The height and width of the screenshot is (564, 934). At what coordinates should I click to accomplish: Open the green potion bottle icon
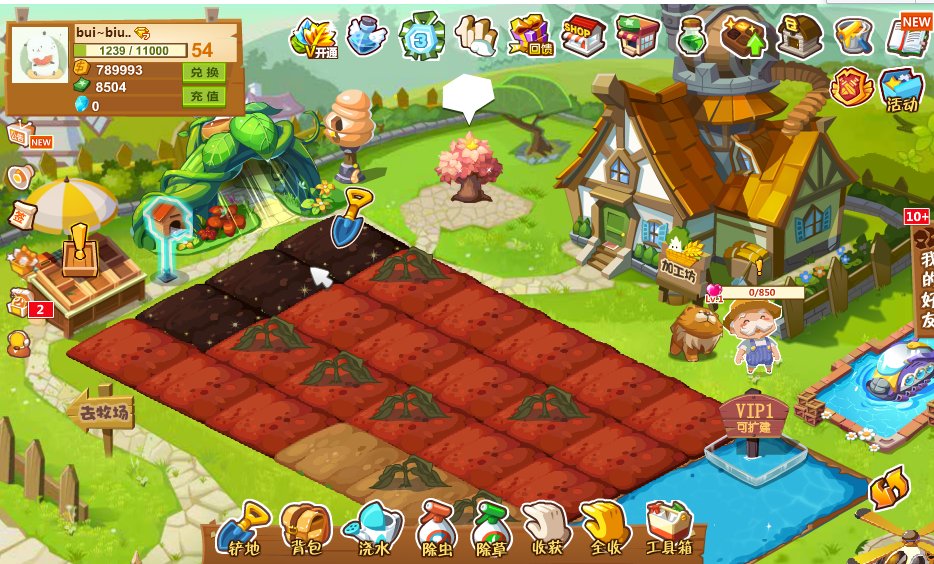[x=692, y=36]
